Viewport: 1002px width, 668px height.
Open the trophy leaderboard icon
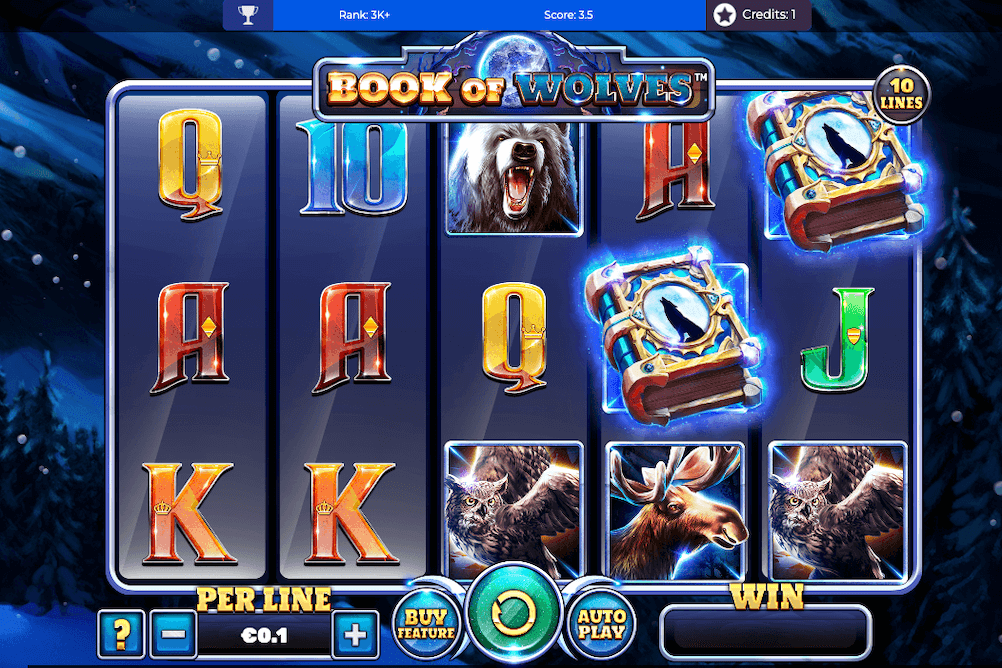[x=248, y=15]
